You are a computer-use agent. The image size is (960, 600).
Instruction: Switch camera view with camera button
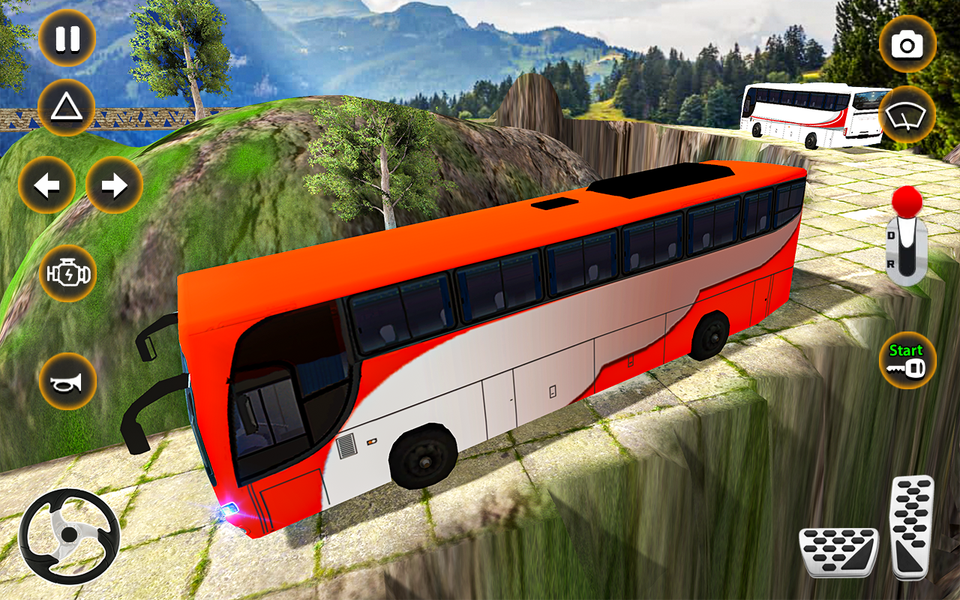point(908,44)
